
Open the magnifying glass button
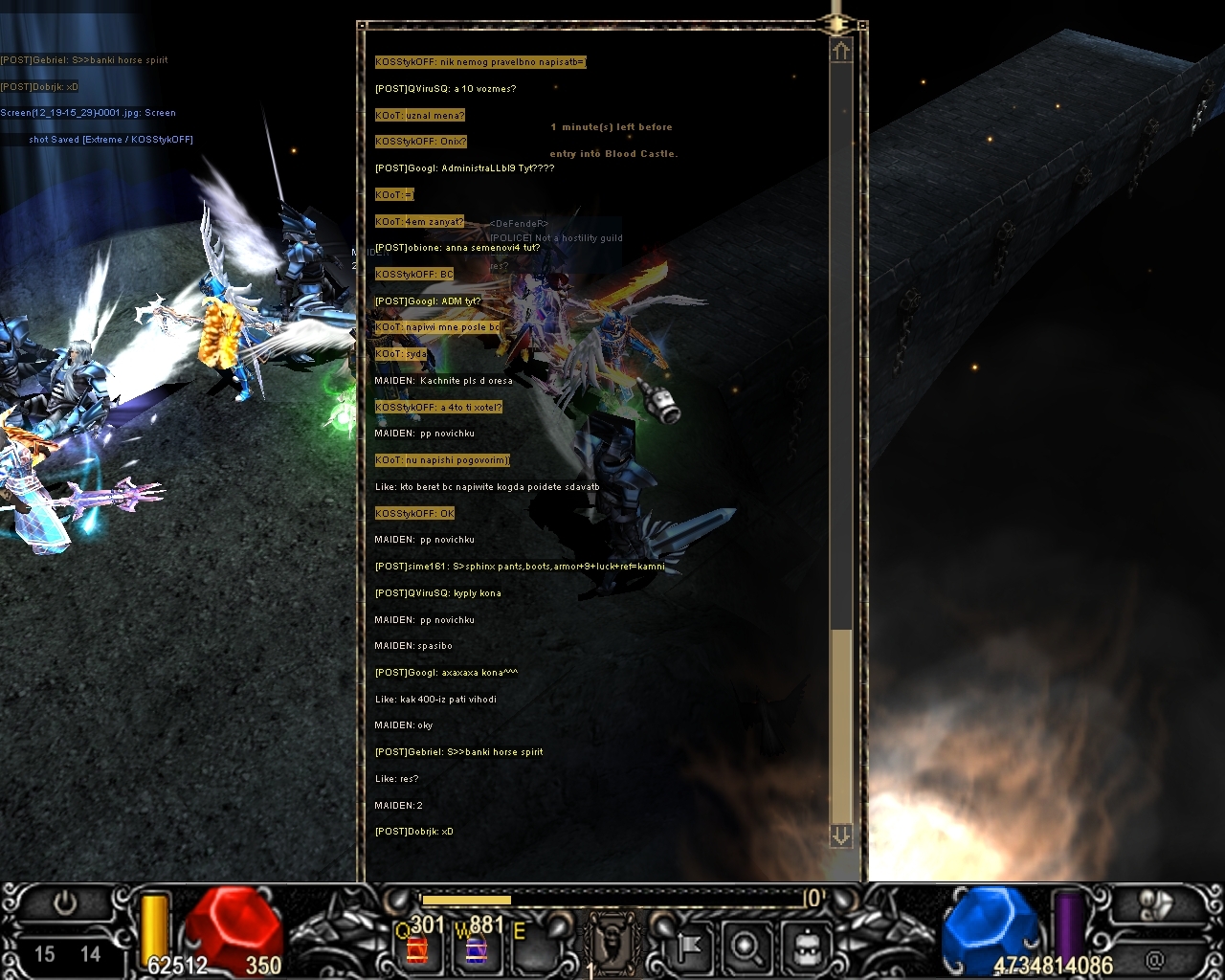(745, 947)
